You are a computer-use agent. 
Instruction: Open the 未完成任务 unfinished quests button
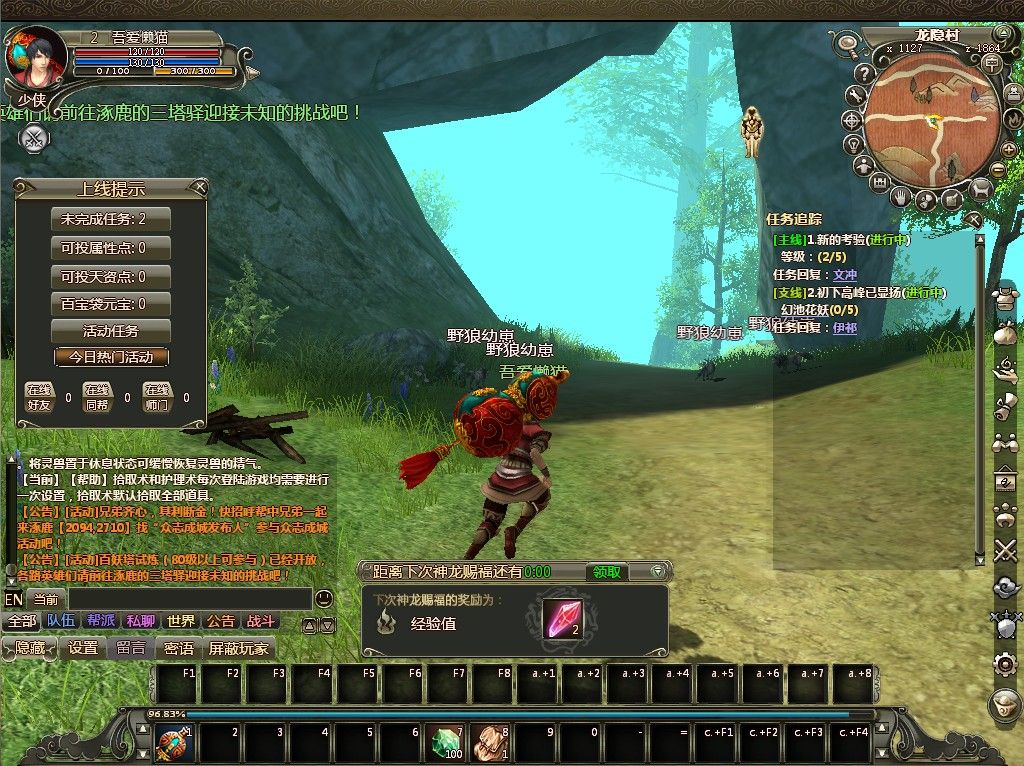click(111, 219)
